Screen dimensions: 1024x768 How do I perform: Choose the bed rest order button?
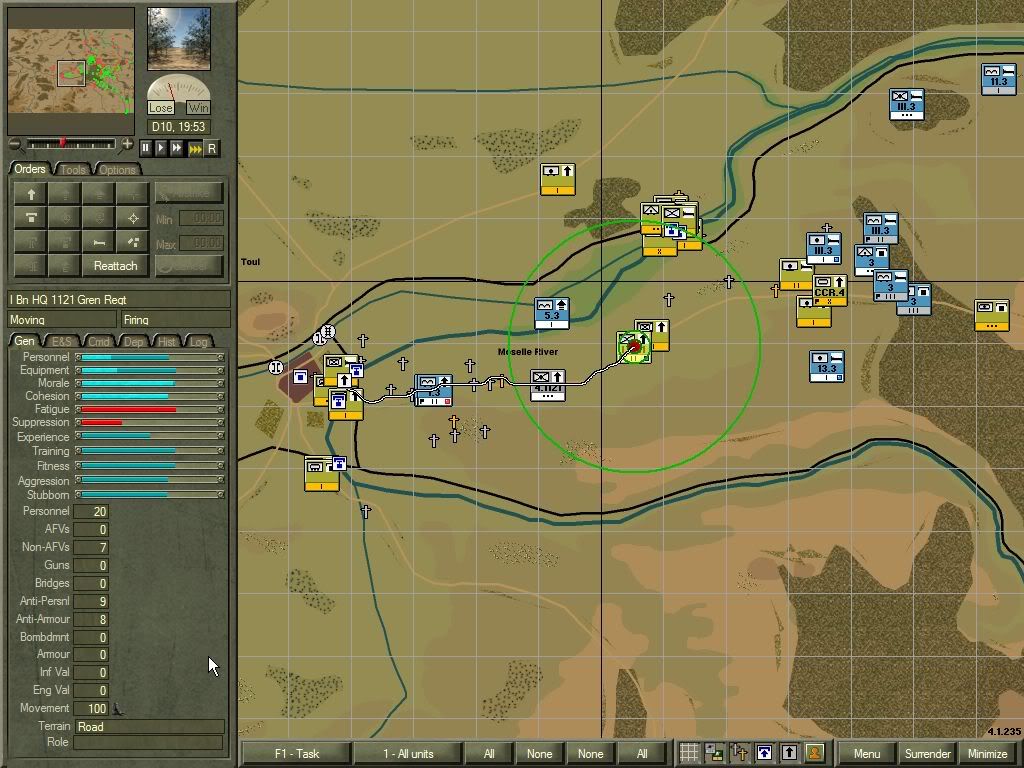[98, 242]
